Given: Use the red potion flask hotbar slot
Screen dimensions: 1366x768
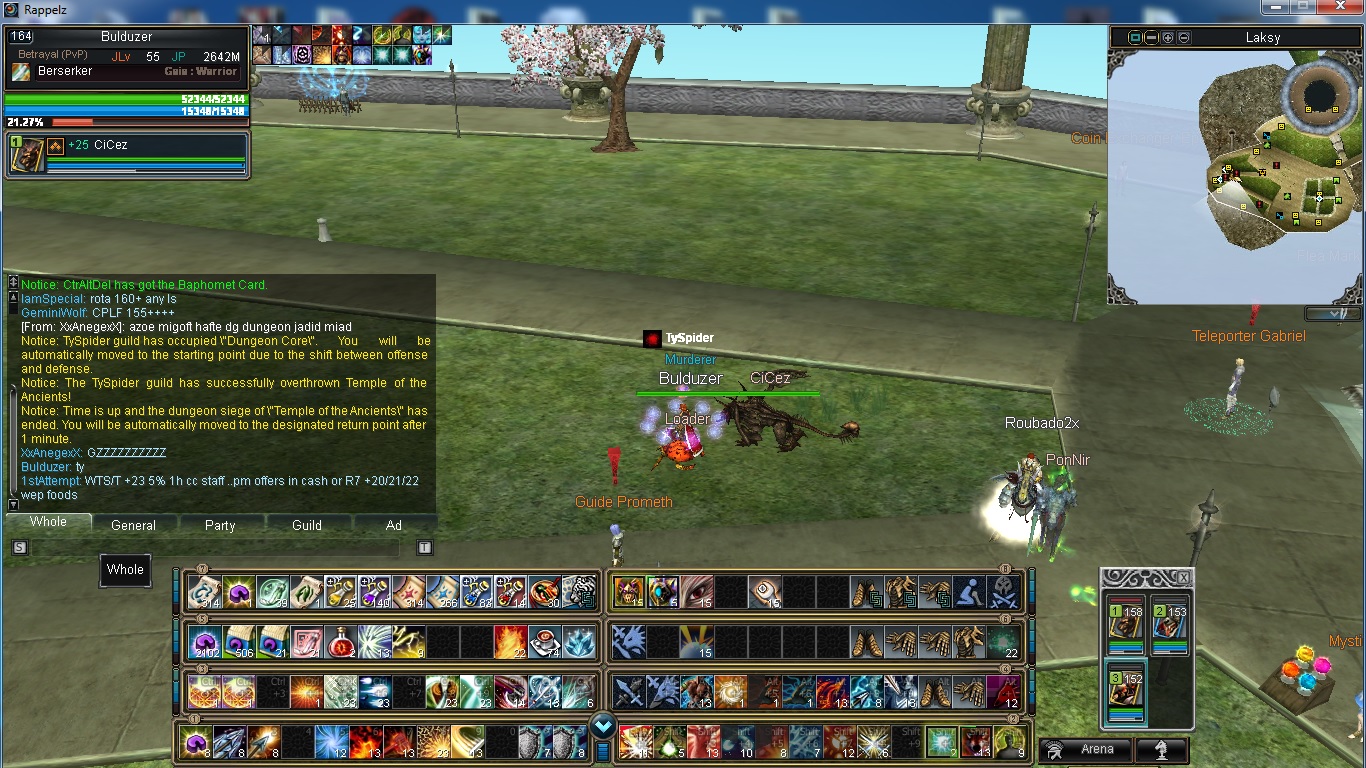Looking at the screenshot, I should coord(340,642).
